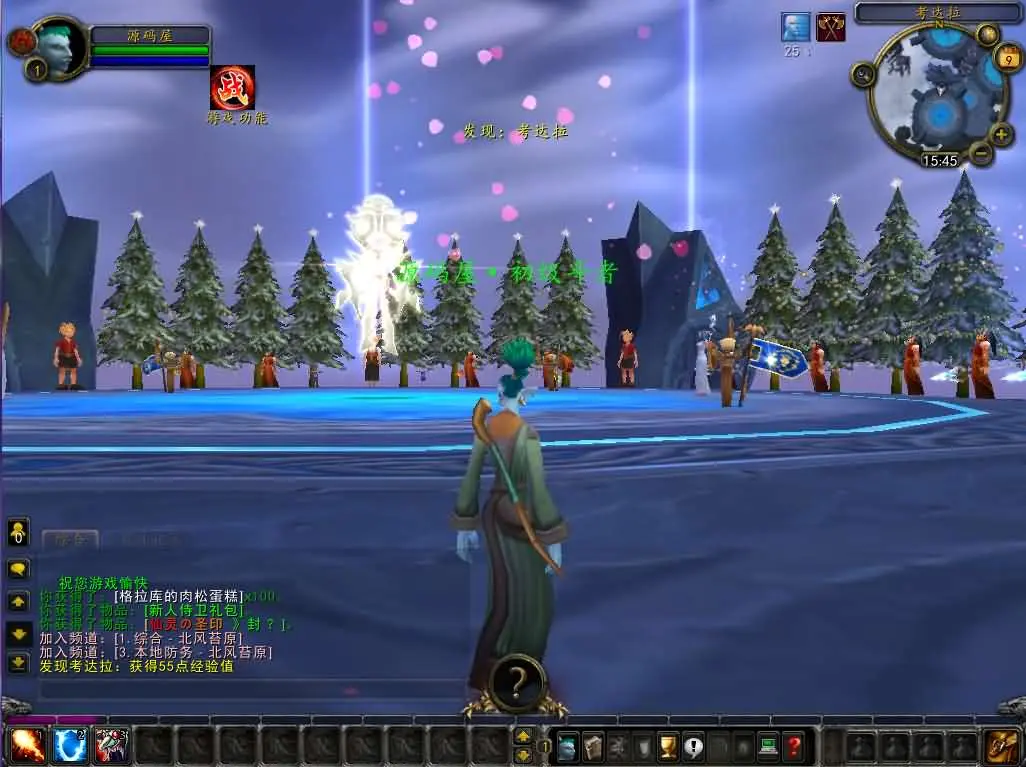Open the spellbook micro button
Image resolution: width=1026 pixels, height=767 pixels.
click(x=593, y=746)
